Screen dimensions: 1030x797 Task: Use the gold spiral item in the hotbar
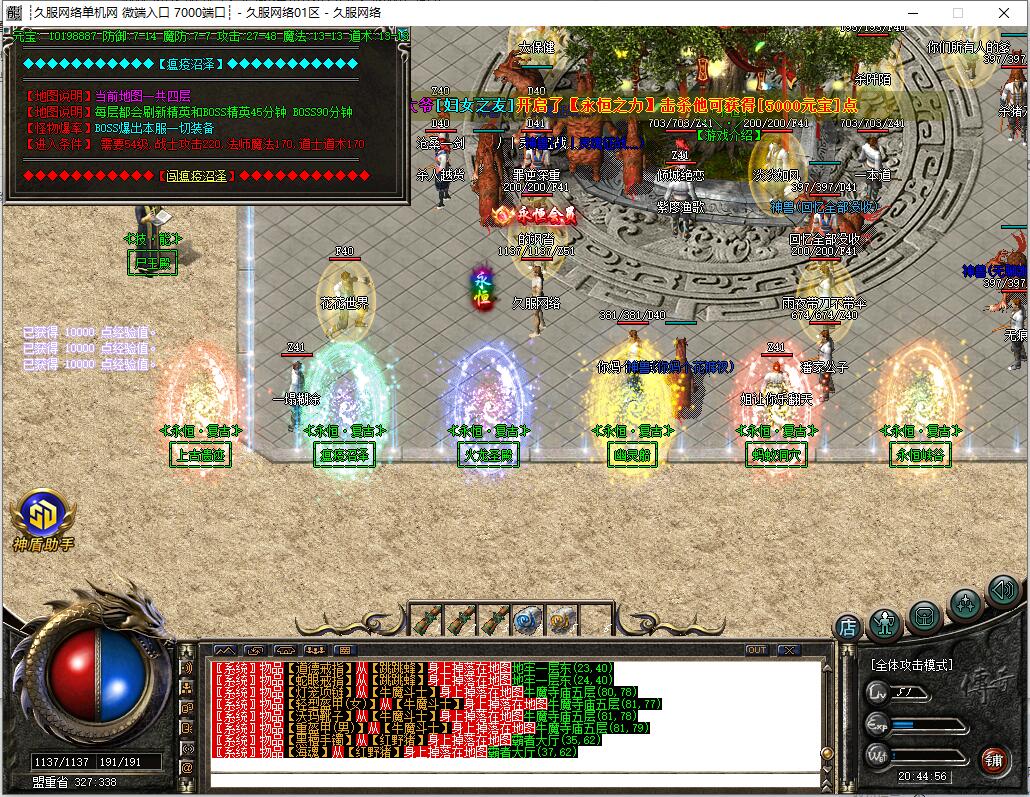click(x=559, y=620)
